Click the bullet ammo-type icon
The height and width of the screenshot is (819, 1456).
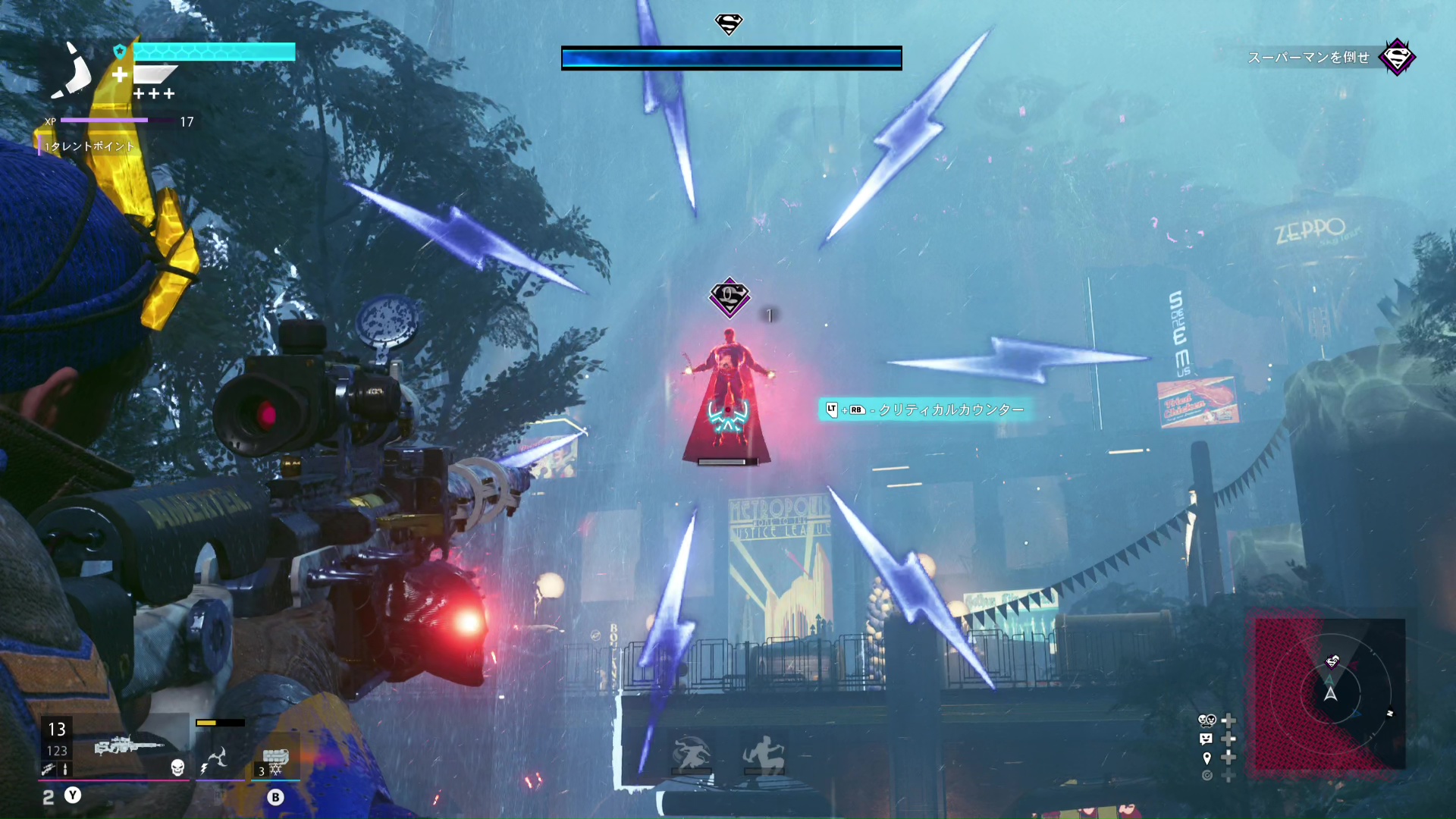point(65,770)
